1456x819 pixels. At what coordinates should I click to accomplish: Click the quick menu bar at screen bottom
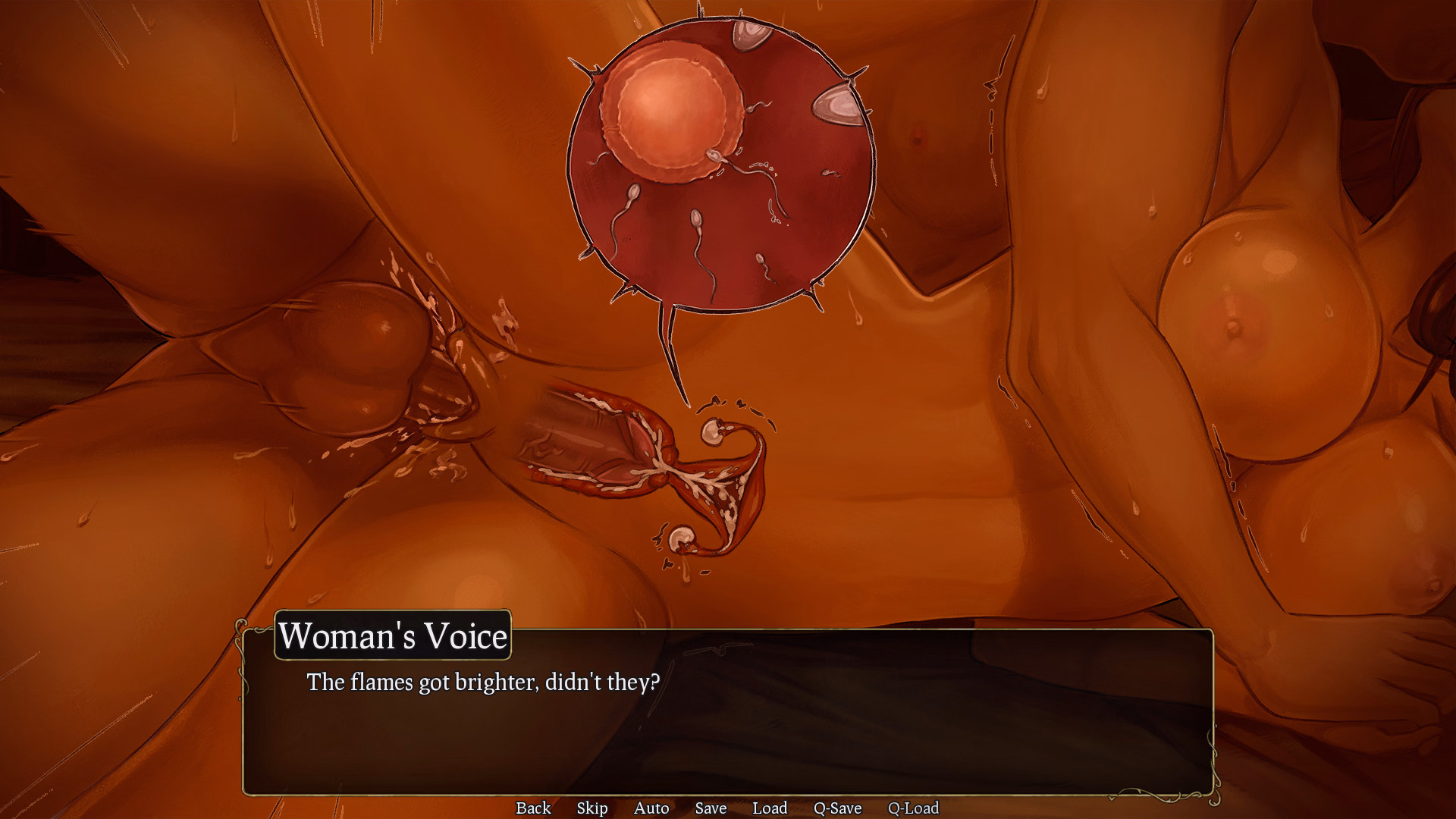(724, 808)
